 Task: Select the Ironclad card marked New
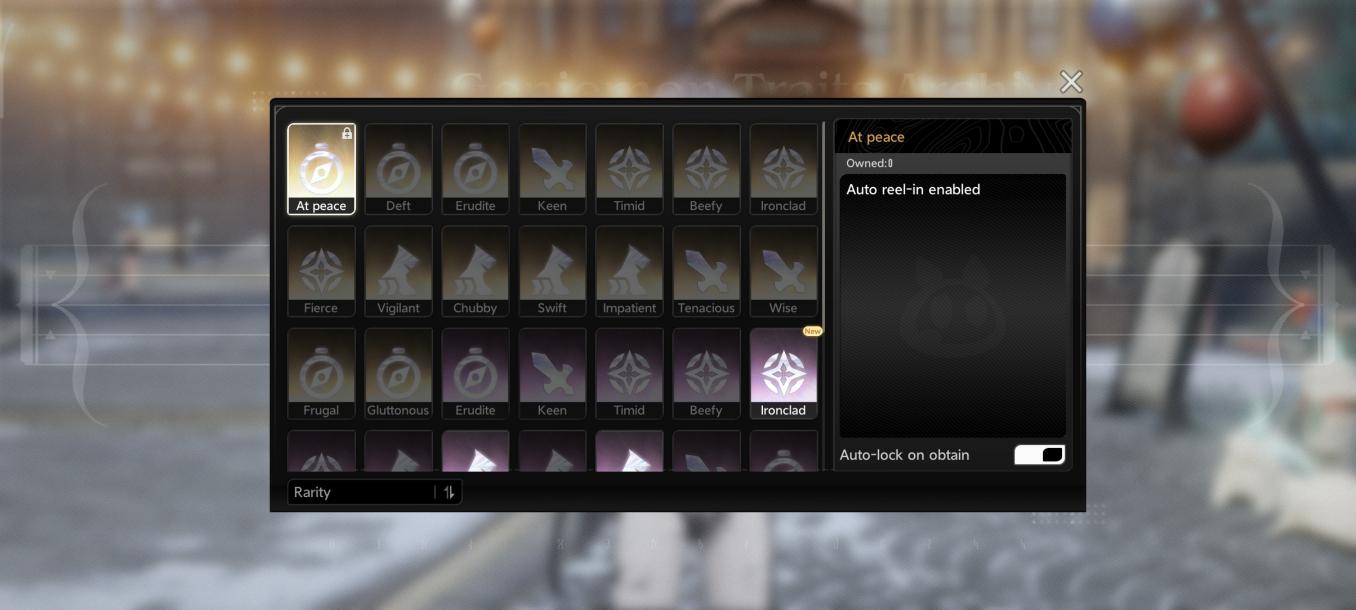(x=783, y=372)
